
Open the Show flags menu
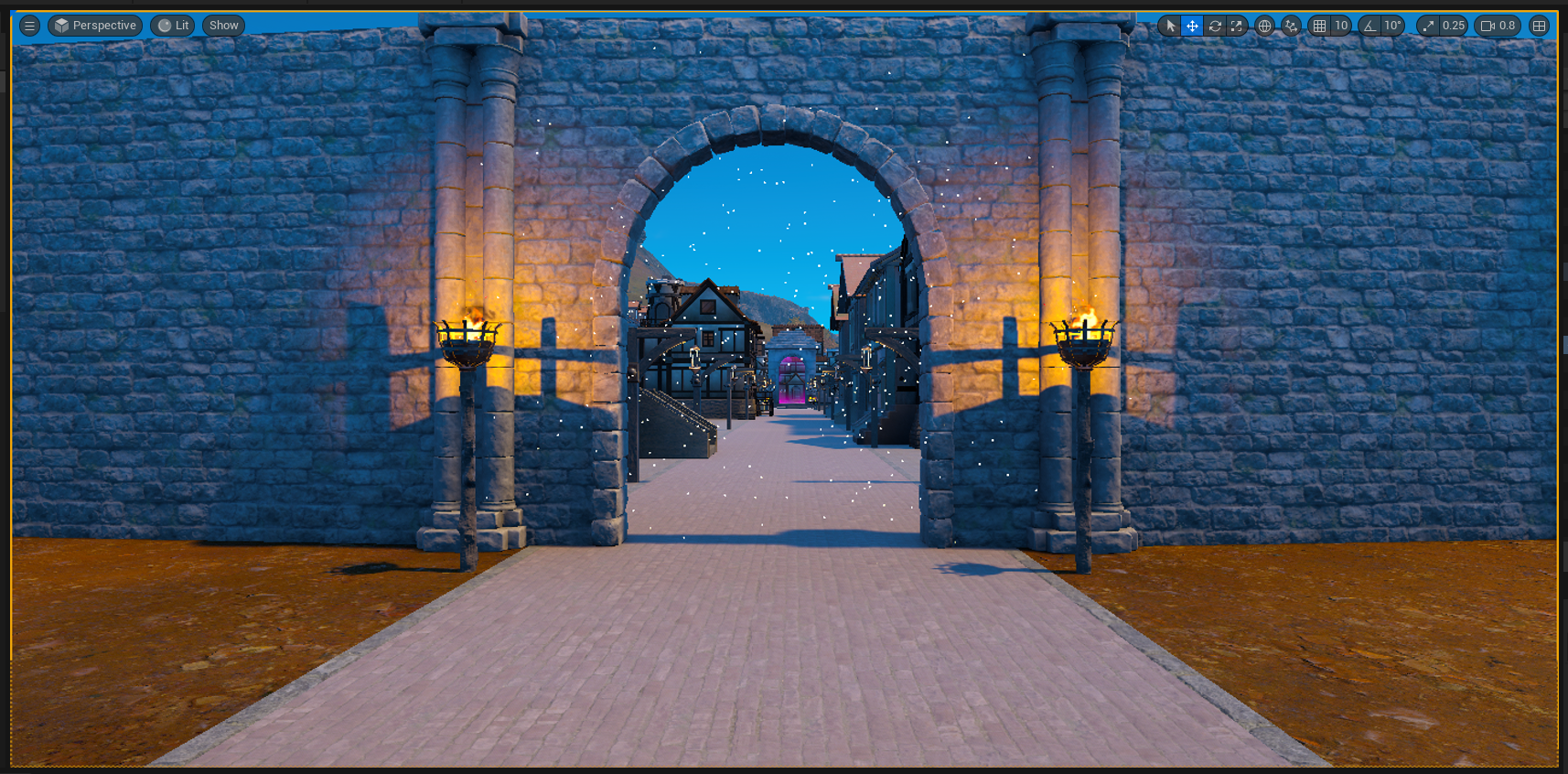(x=223, y=26)
